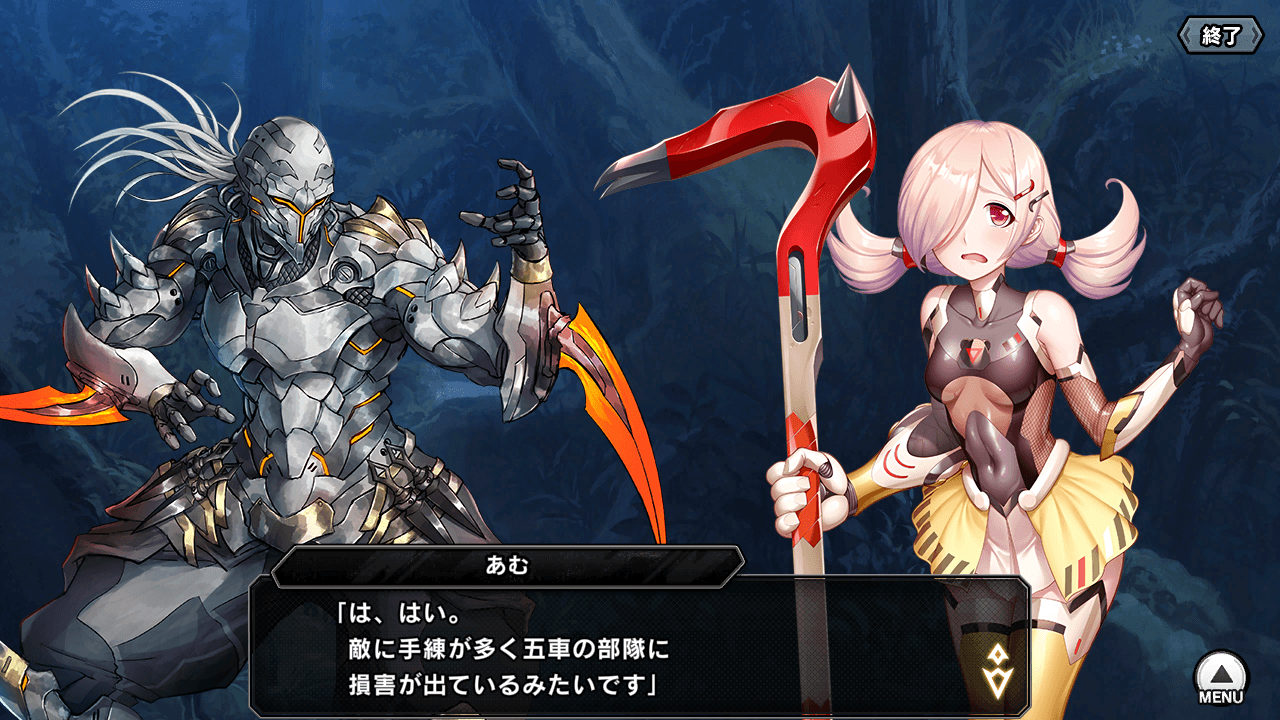
Task: Open the MENU button
Action: 1221,679
